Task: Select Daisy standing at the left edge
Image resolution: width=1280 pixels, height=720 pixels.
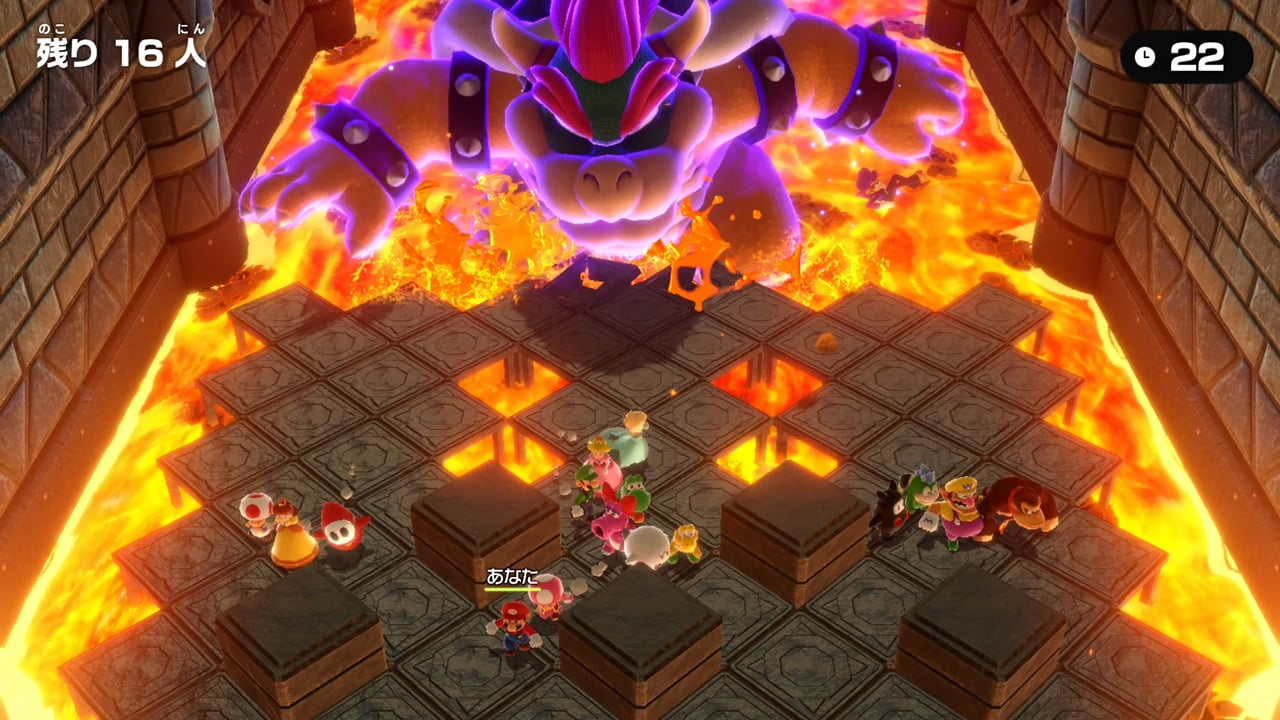Action: coord(288,530)
